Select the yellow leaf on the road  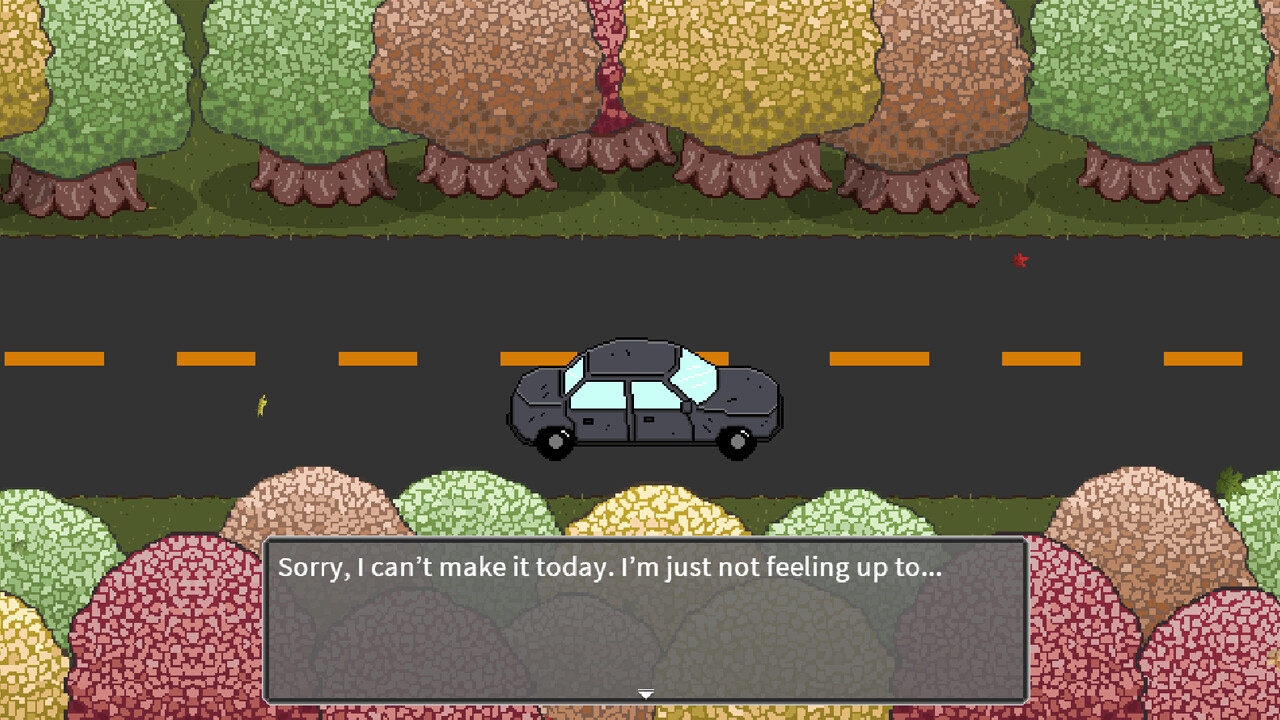[x=260, y=405]
